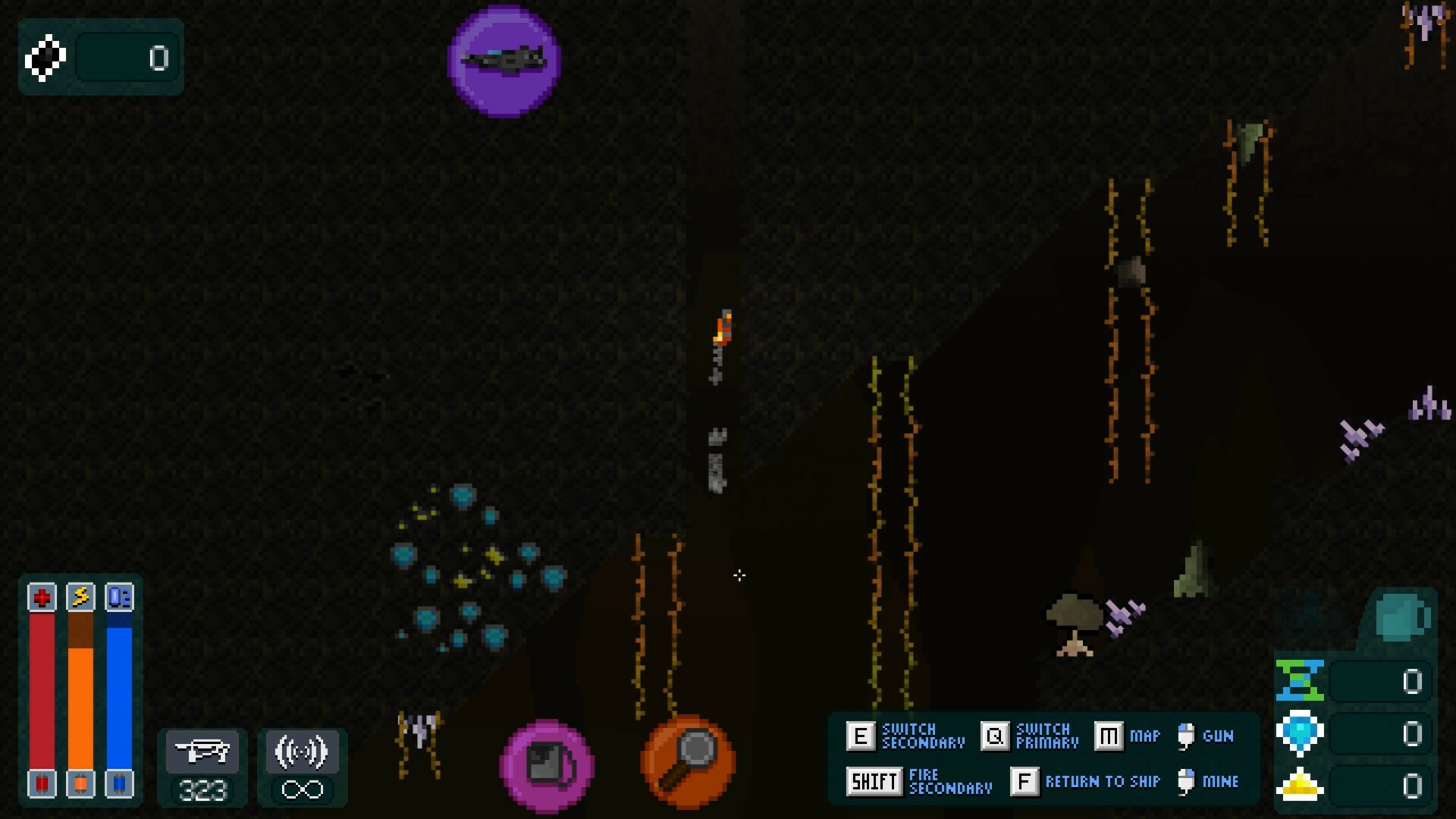Viewport: 1456px width, 819px height.
Task: Select the pink fuel canister button
Action: coord(547,765)
